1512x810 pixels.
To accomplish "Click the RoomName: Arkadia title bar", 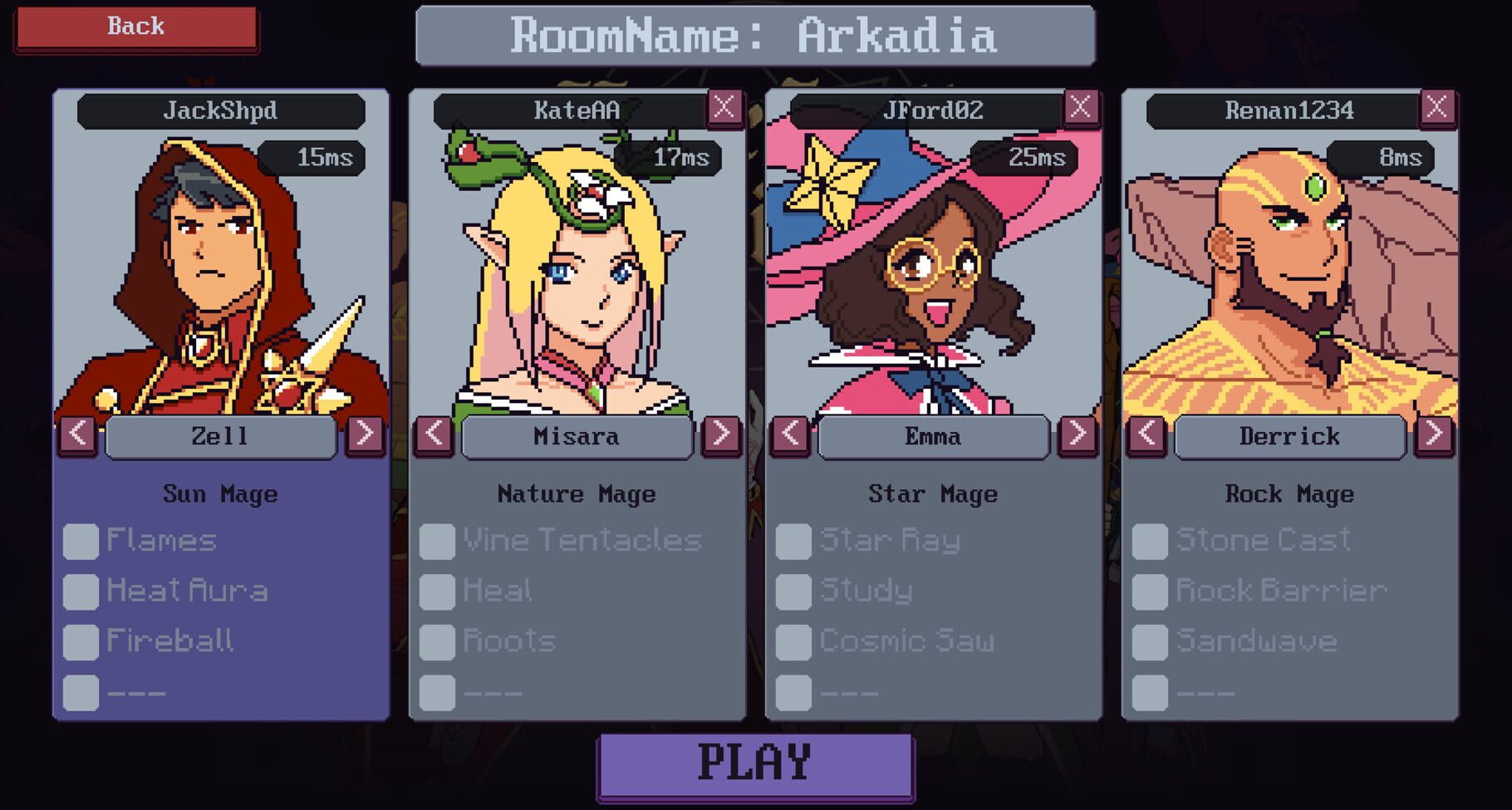I will pyautogui.click(x=754, y=36).
